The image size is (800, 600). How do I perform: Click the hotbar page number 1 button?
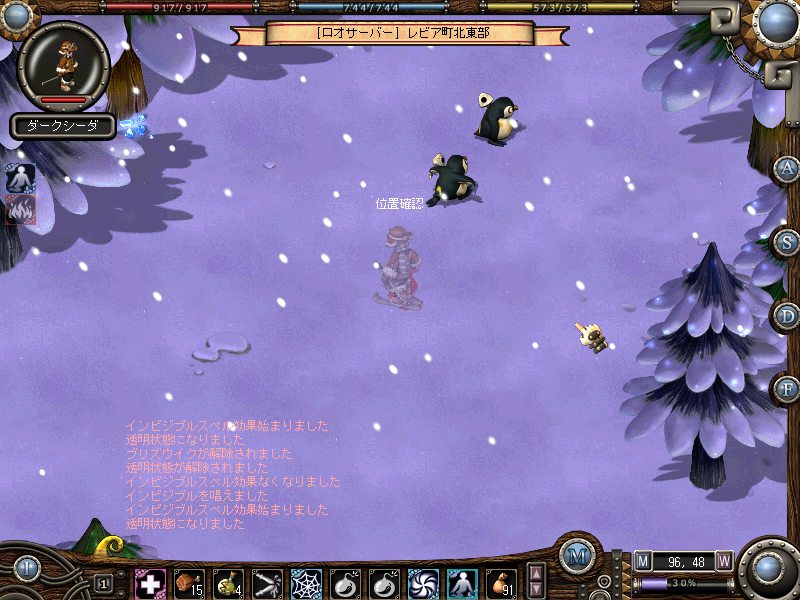click(104, 583)
